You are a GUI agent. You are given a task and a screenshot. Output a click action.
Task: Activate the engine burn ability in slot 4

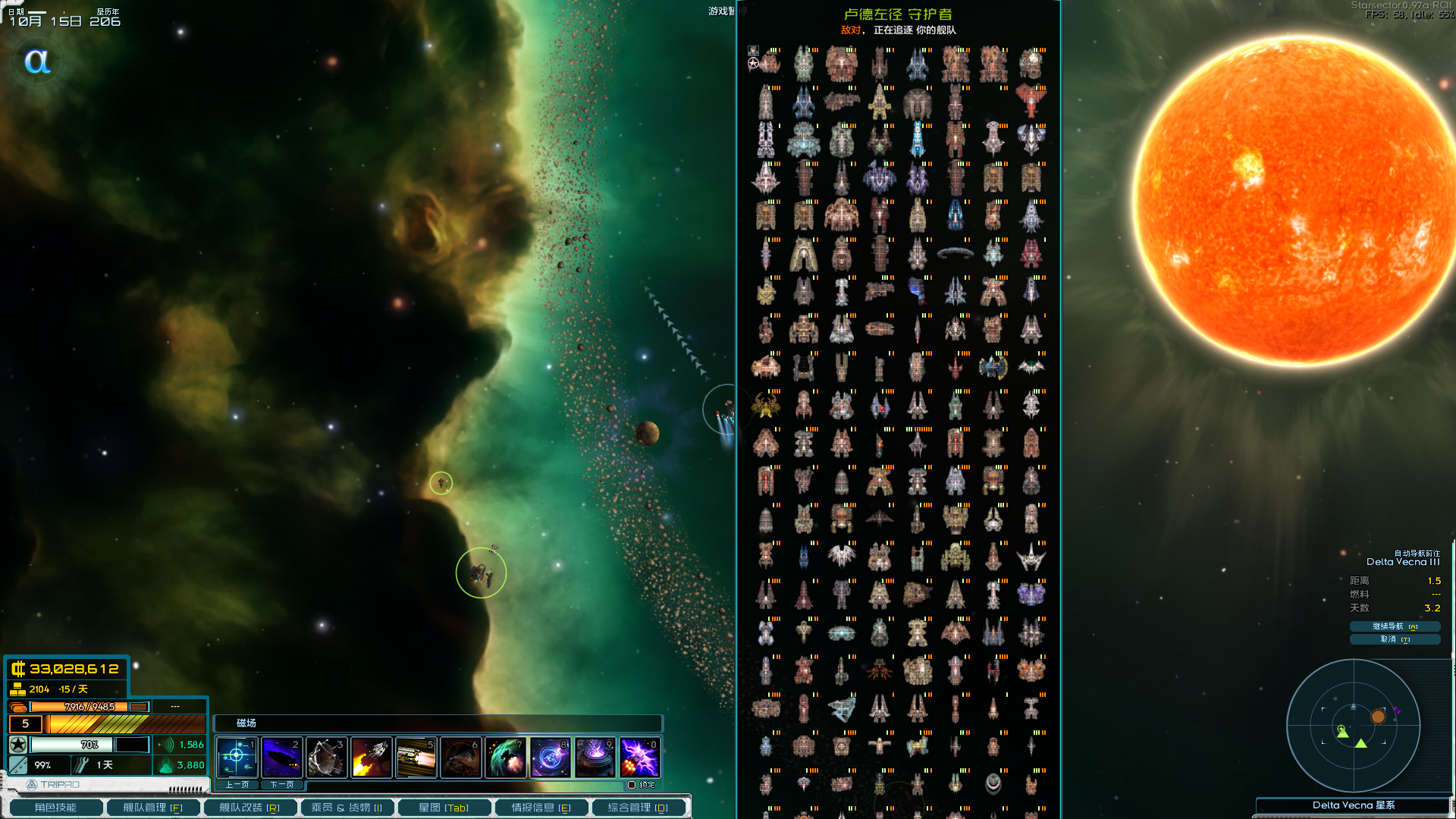click(x=371, y=757)
